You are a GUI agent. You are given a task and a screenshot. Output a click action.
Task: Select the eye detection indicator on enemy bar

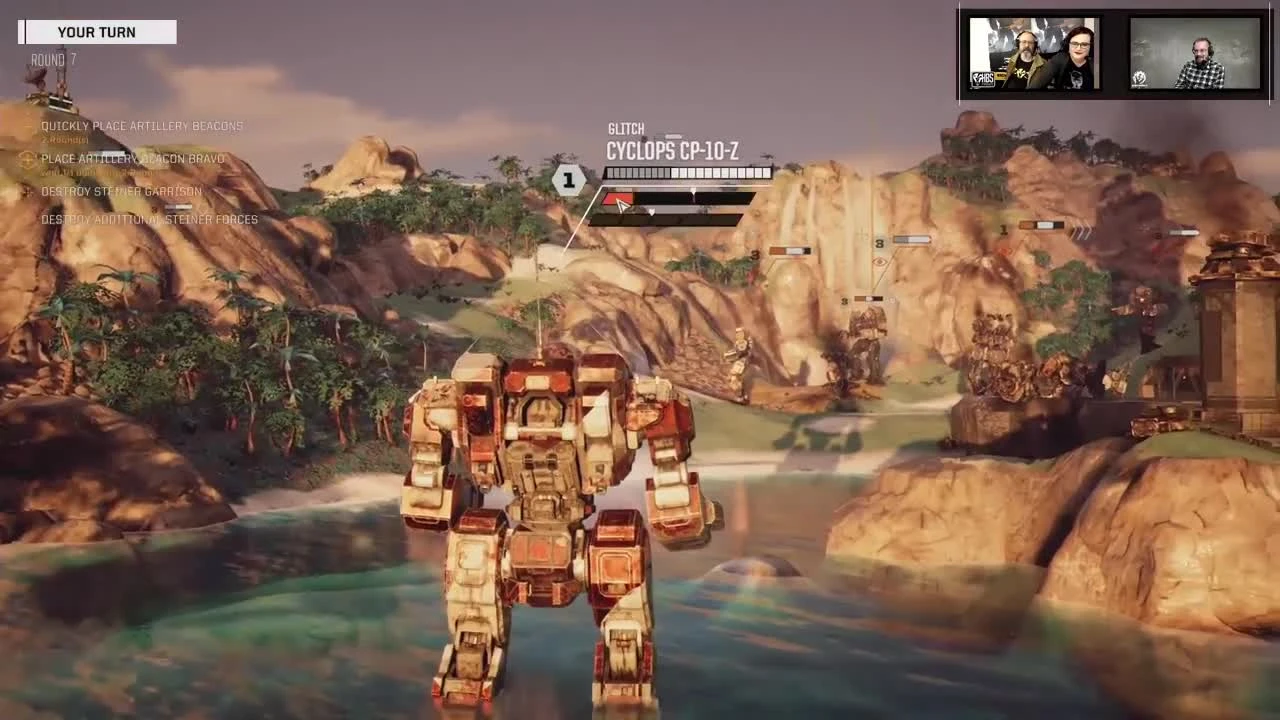pos(880,262)
